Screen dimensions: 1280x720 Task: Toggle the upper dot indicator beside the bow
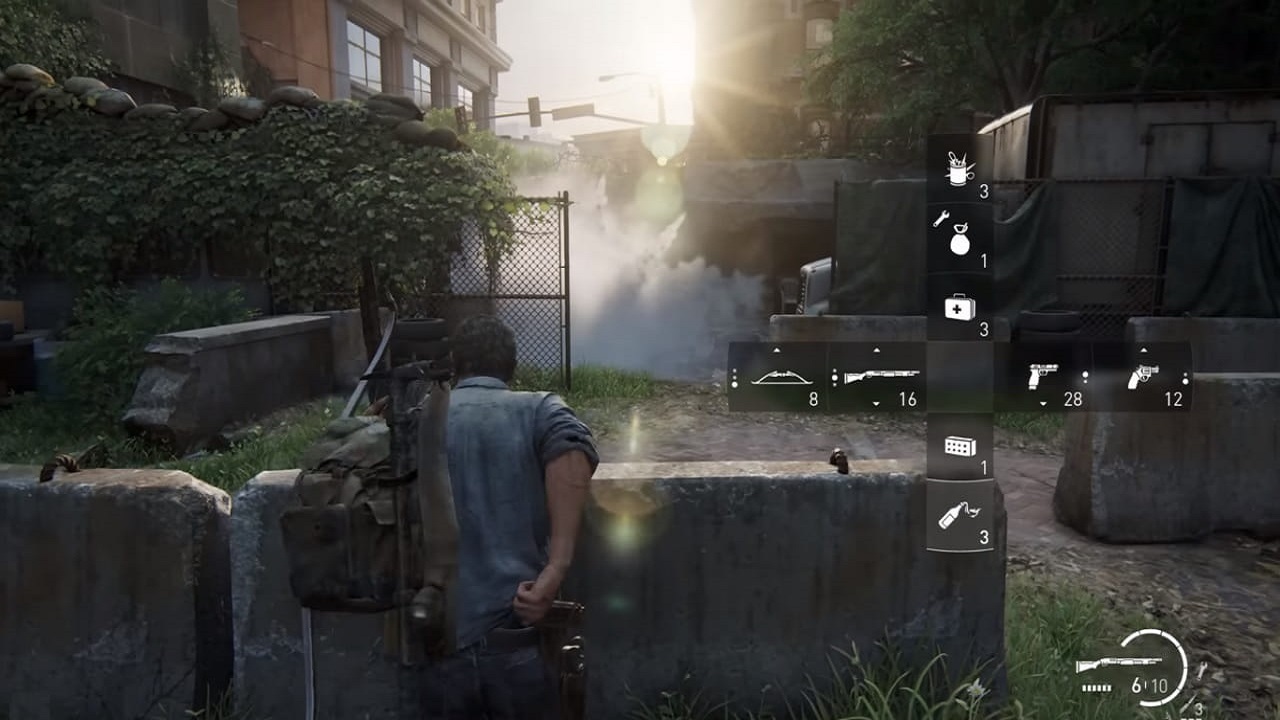point(735,369)
